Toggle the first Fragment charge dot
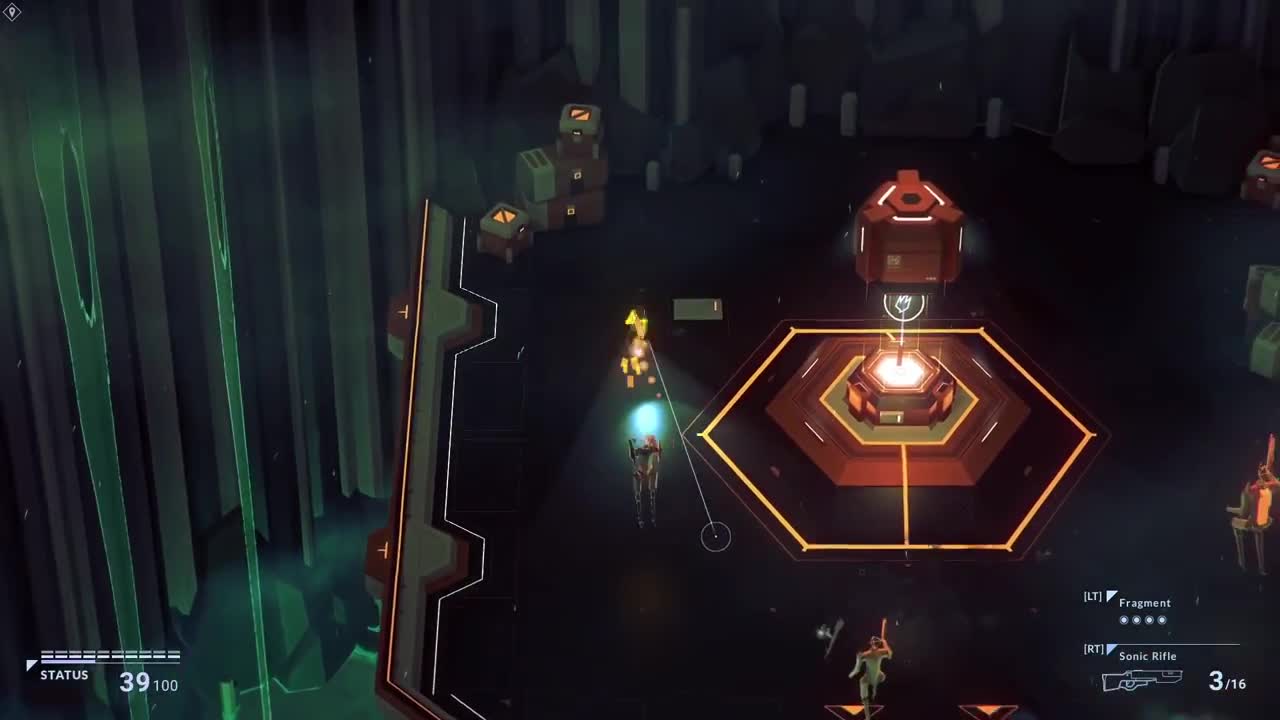1280x720 pixels. pyautogui.click(x=1123, y=620)
